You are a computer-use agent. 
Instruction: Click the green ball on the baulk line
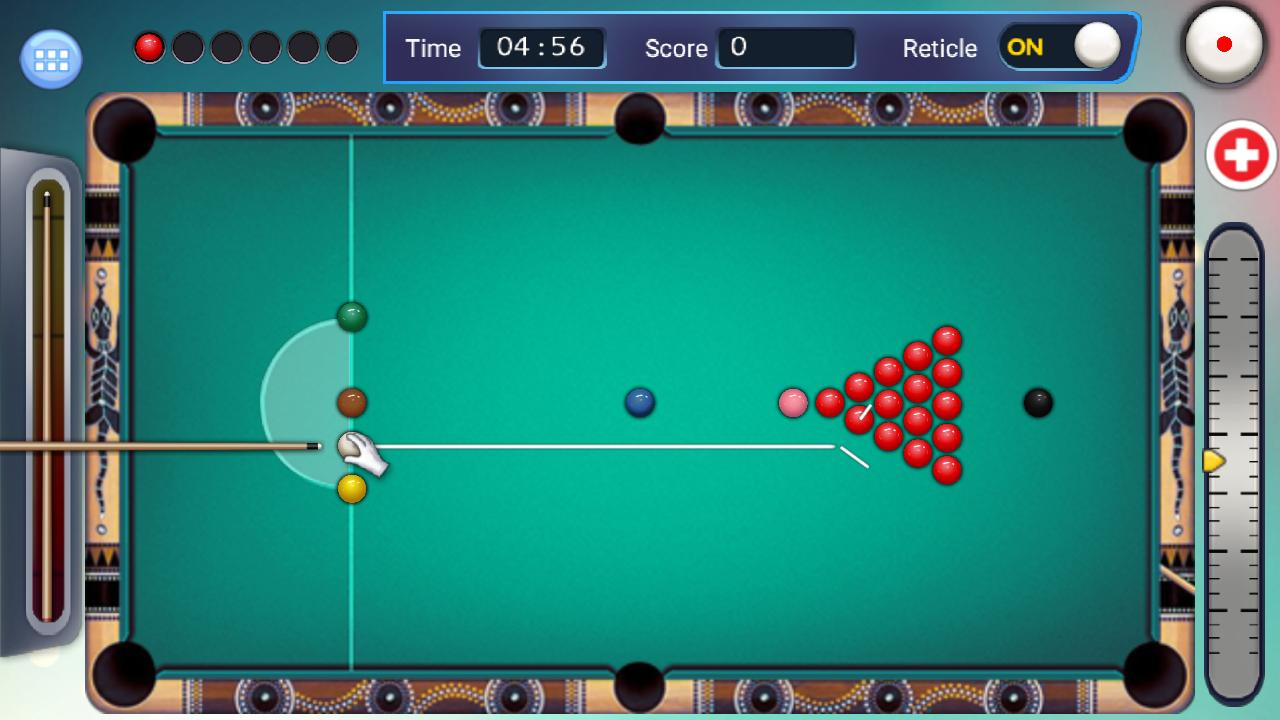point(352,316)
